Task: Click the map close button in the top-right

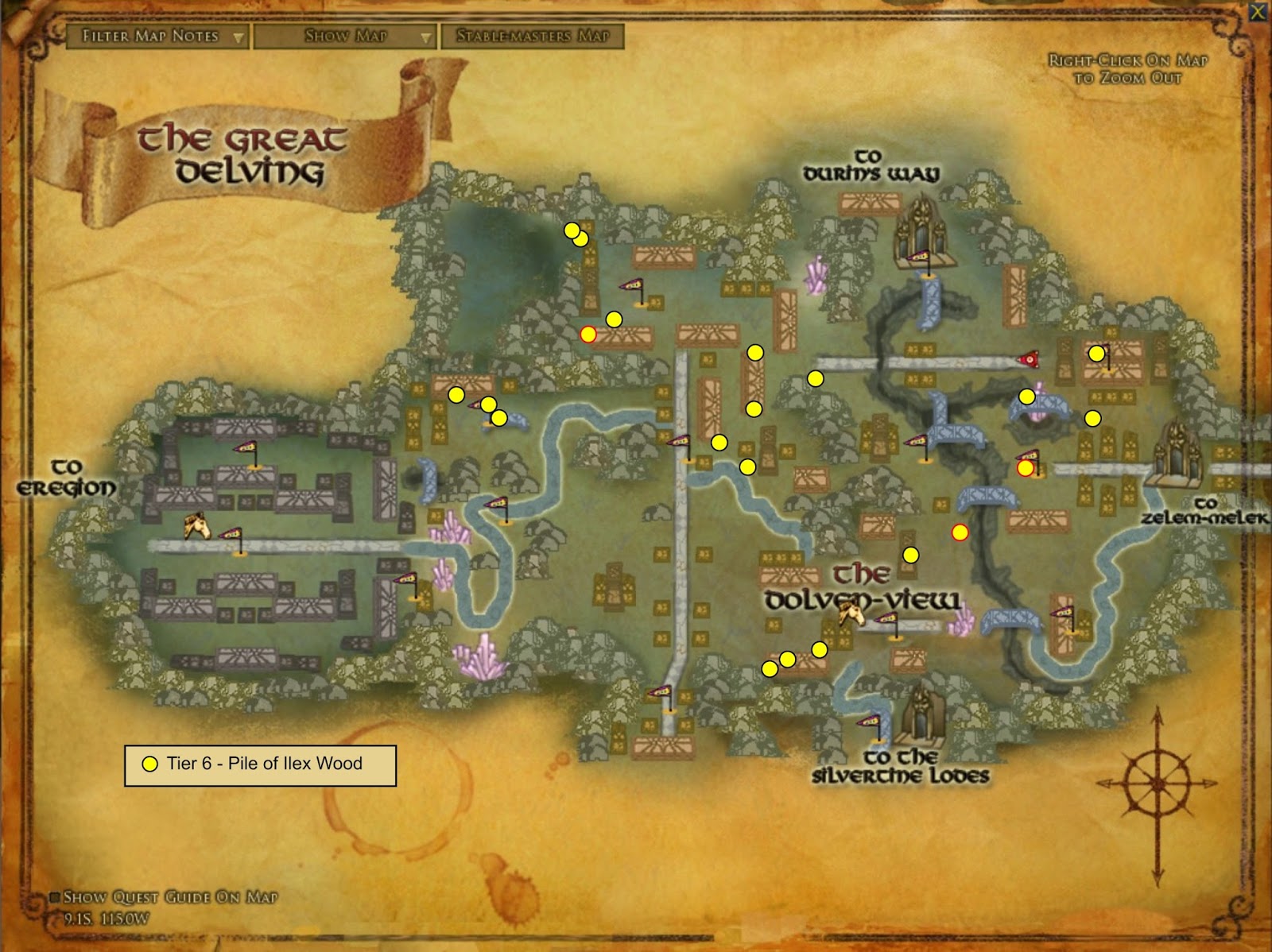Action: (x=1258, y=10)
